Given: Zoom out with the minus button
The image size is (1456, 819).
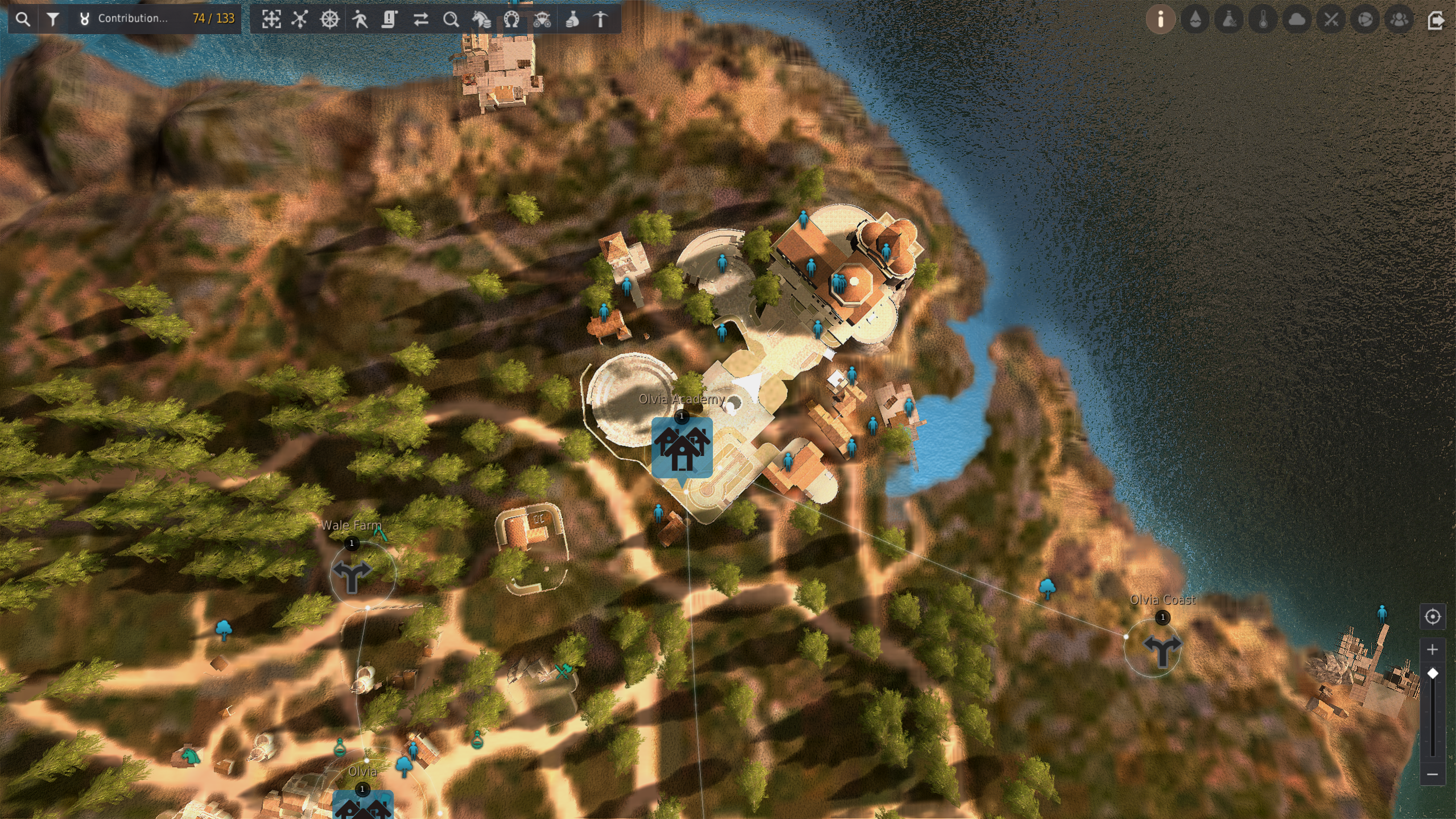Looking at the screenshot, I should pos(1432,774).
